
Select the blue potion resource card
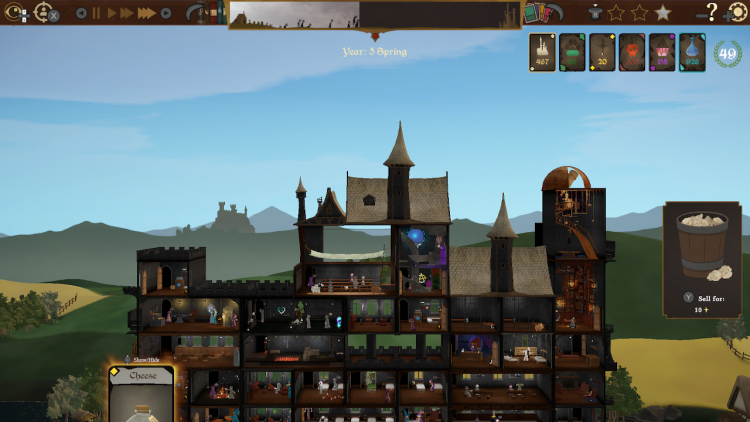pos(692,52)
